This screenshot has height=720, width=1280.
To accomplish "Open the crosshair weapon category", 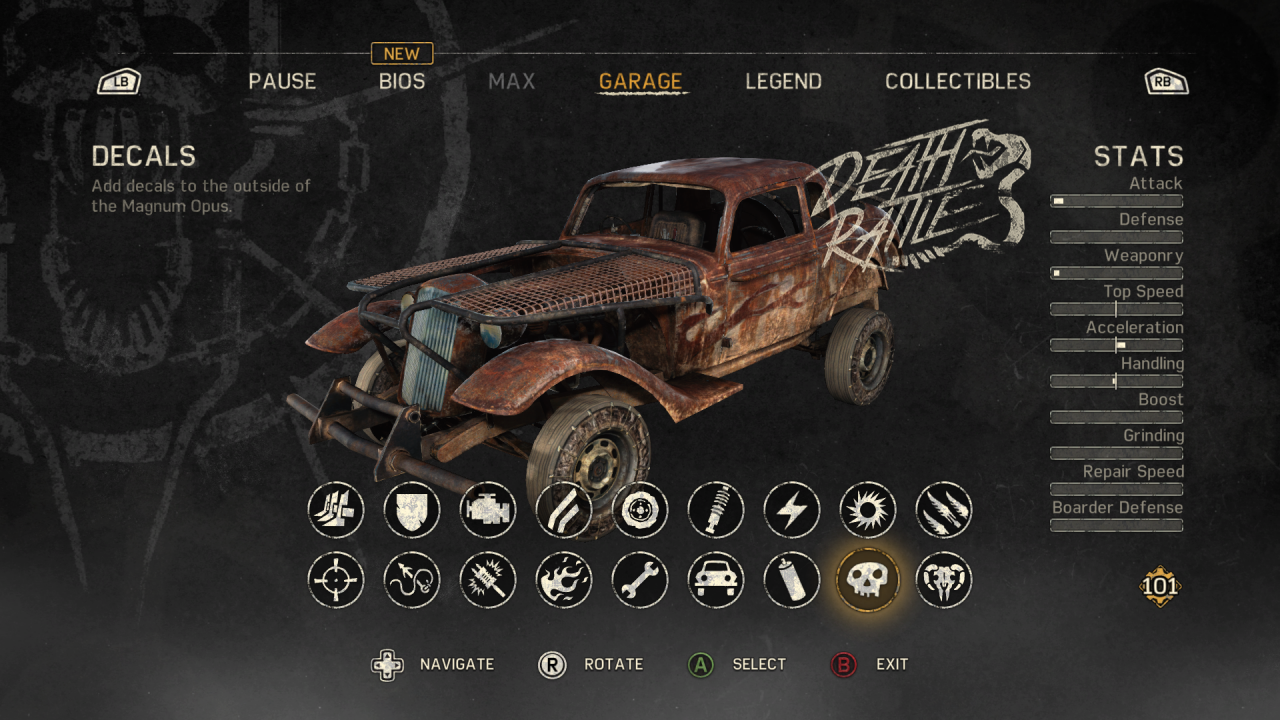I will coord(336,580).
